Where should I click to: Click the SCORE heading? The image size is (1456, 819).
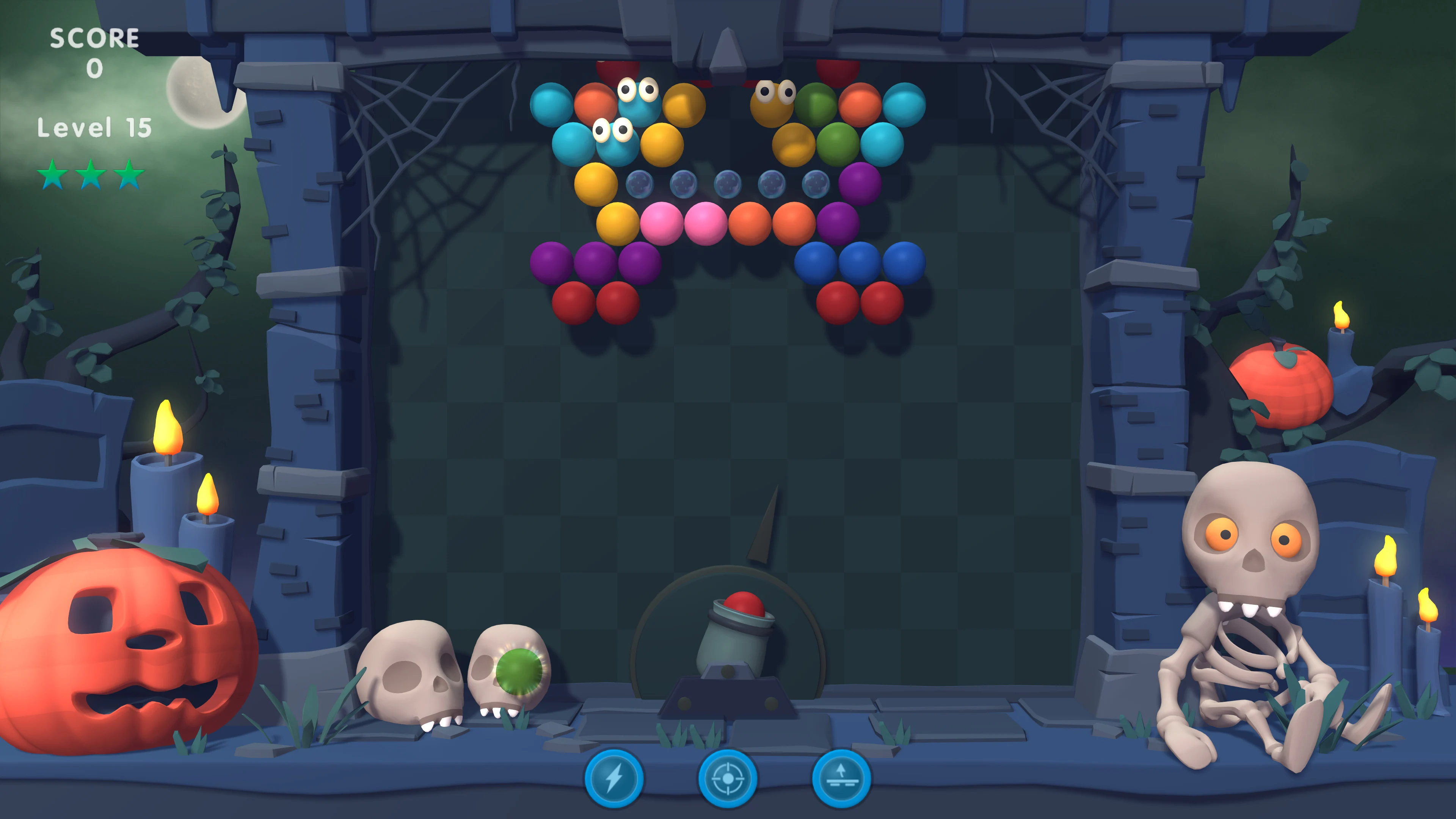tap(94, 38)
